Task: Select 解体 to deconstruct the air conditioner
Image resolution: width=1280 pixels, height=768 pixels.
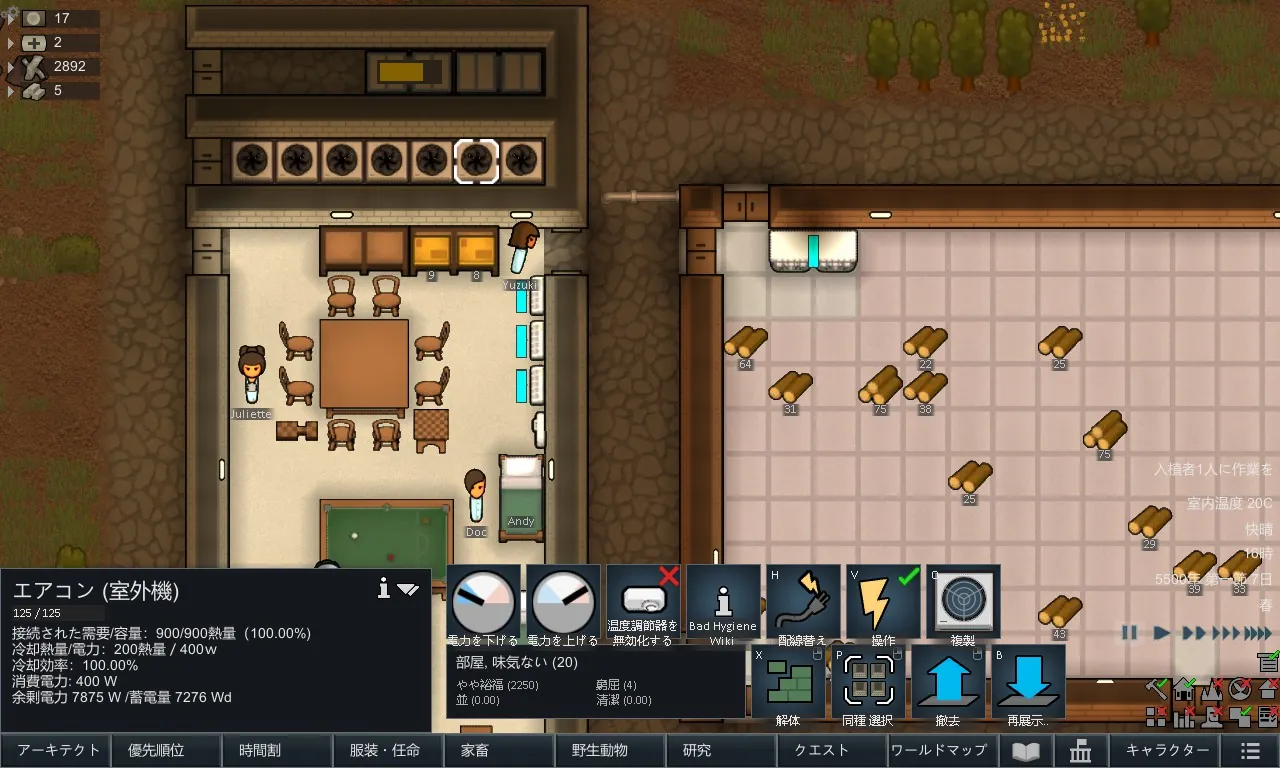Action: 788,681
